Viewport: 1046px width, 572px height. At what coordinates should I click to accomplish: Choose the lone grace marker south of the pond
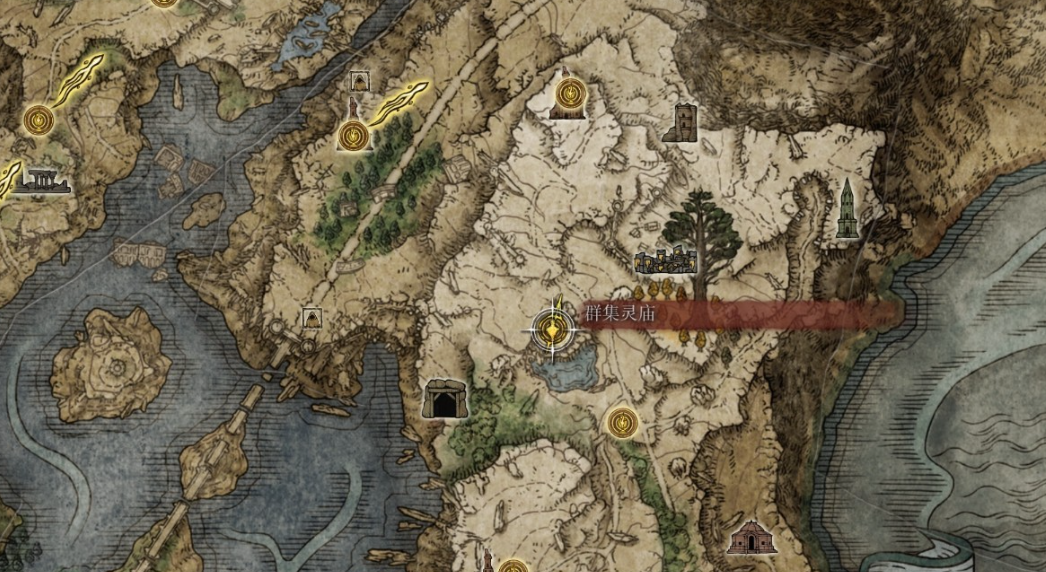click(x=622, y=422)
